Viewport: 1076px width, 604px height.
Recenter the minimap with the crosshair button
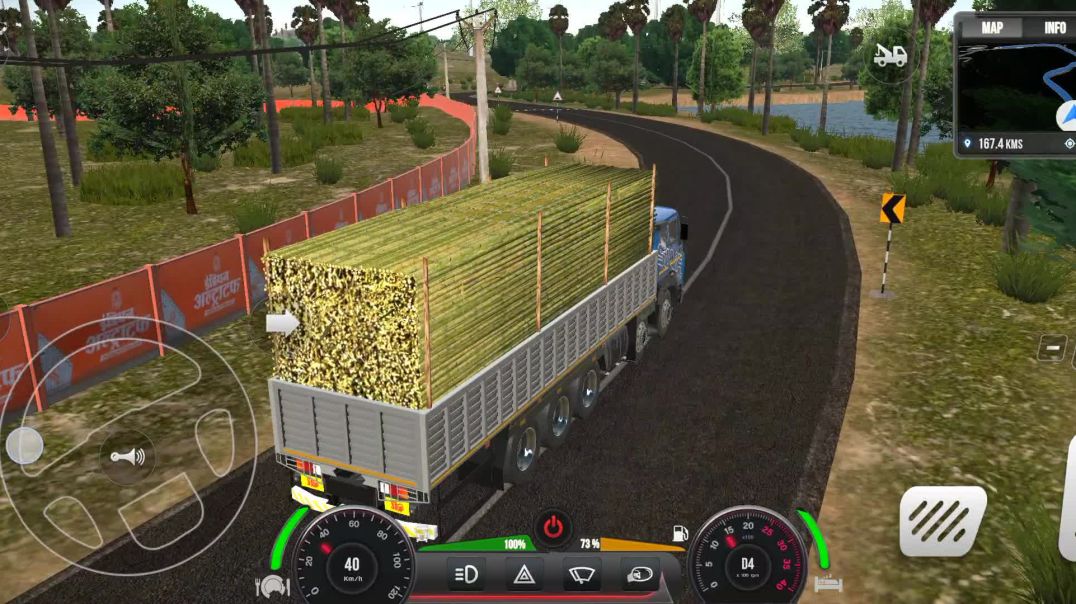[1068, 144]
